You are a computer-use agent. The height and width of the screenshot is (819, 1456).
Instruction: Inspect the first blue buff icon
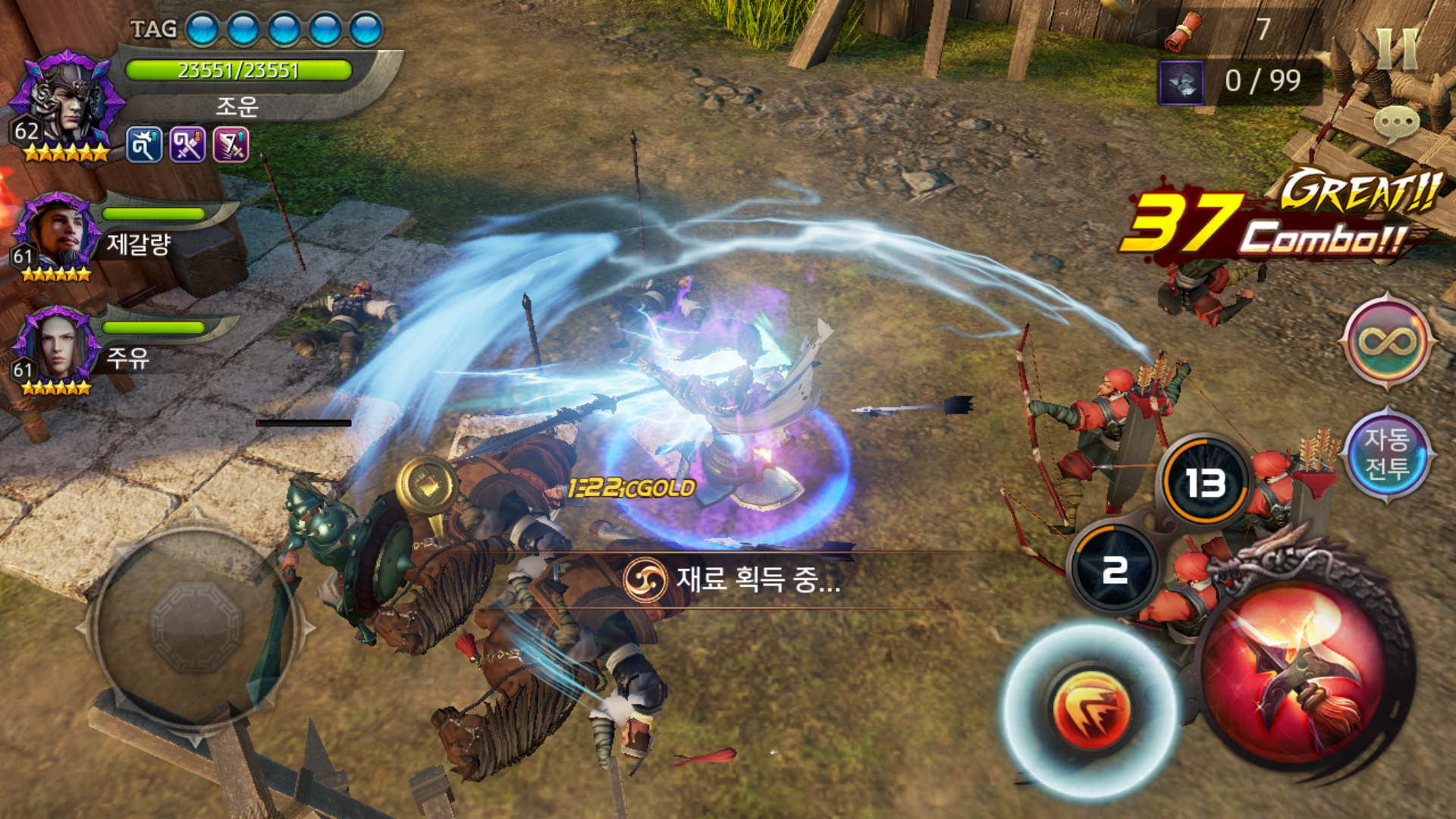(x=144, y=145)
